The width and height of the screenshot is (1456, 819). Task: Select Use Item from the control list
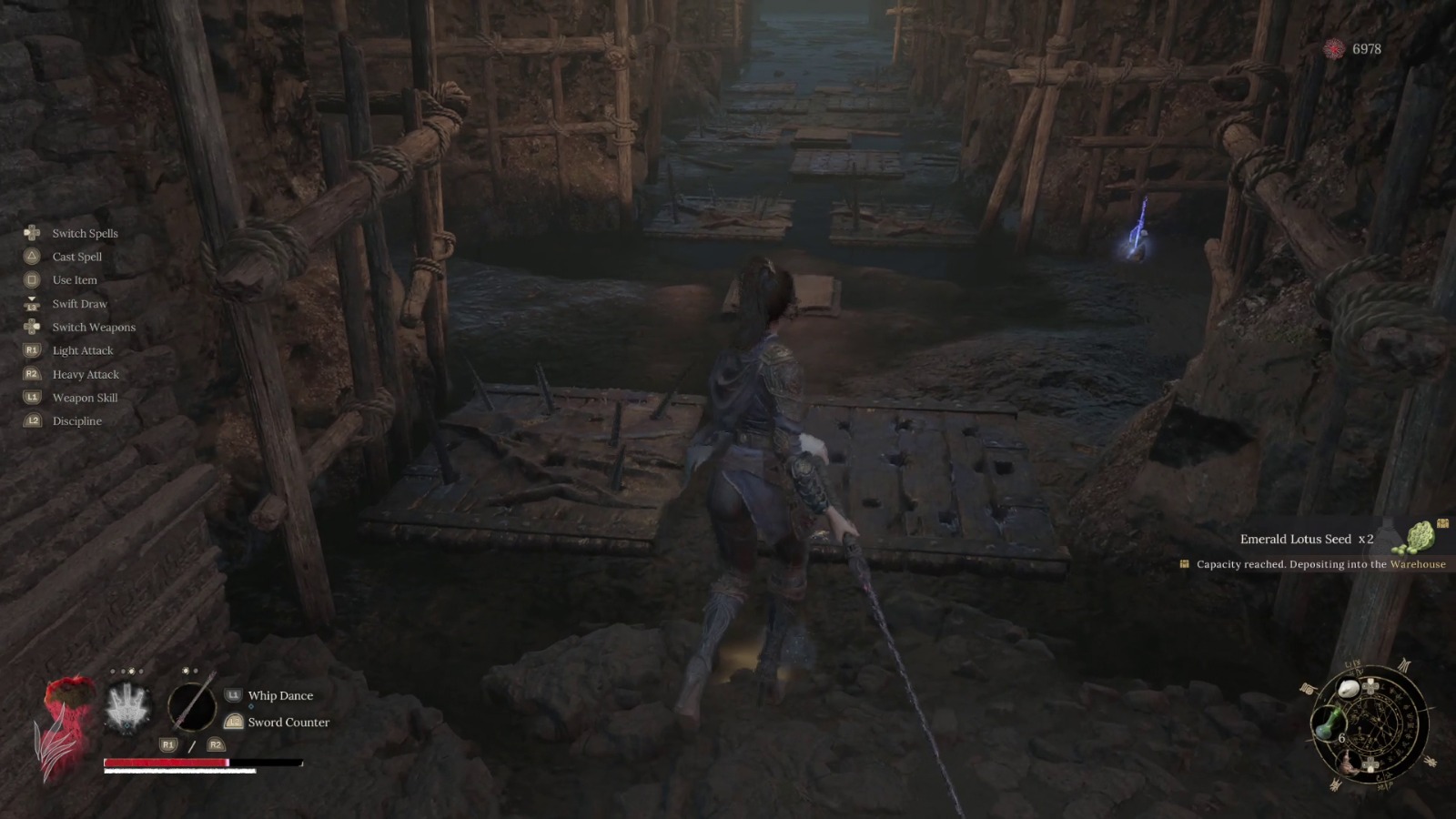pos(74,279)
